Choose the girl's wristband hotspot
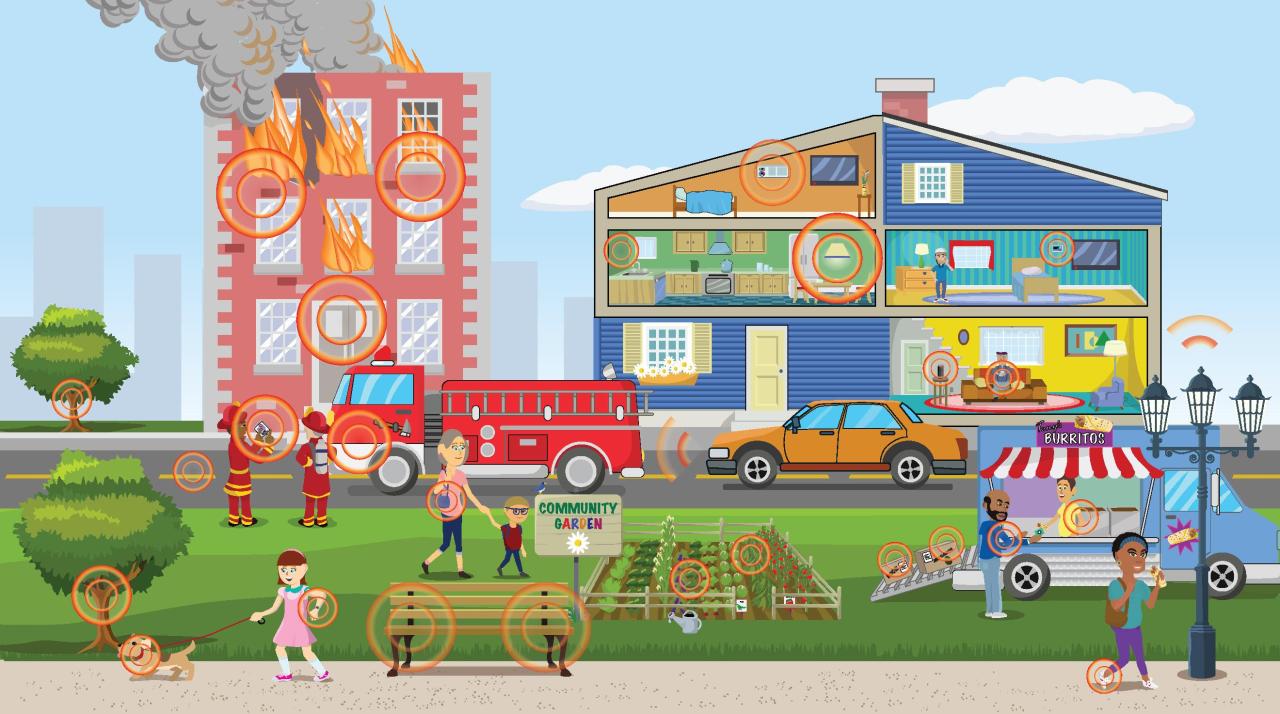The image size is (1280, 714). point(318,607)
